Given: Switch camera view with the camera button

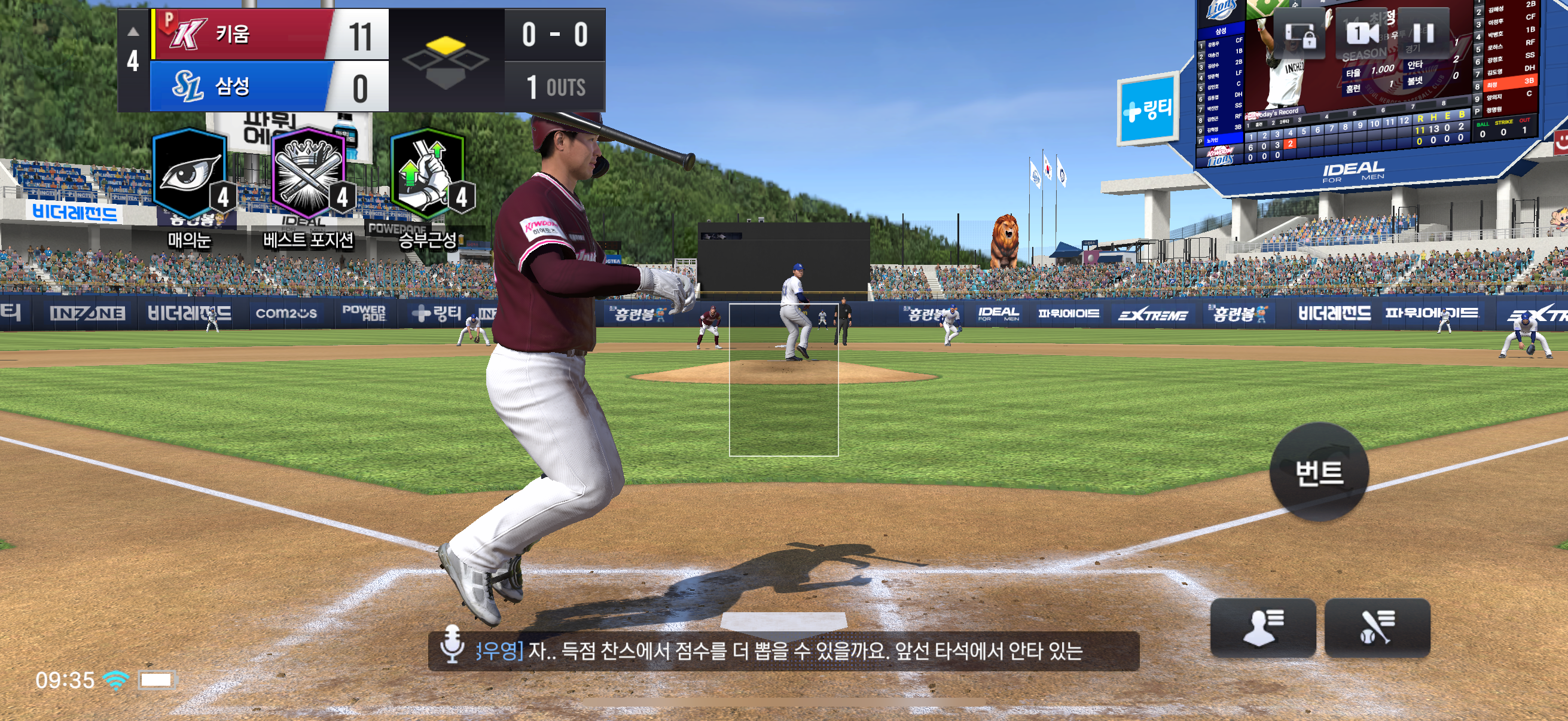Looking at the screenshot, I should pyautogui.click(x=1361, y=33).
